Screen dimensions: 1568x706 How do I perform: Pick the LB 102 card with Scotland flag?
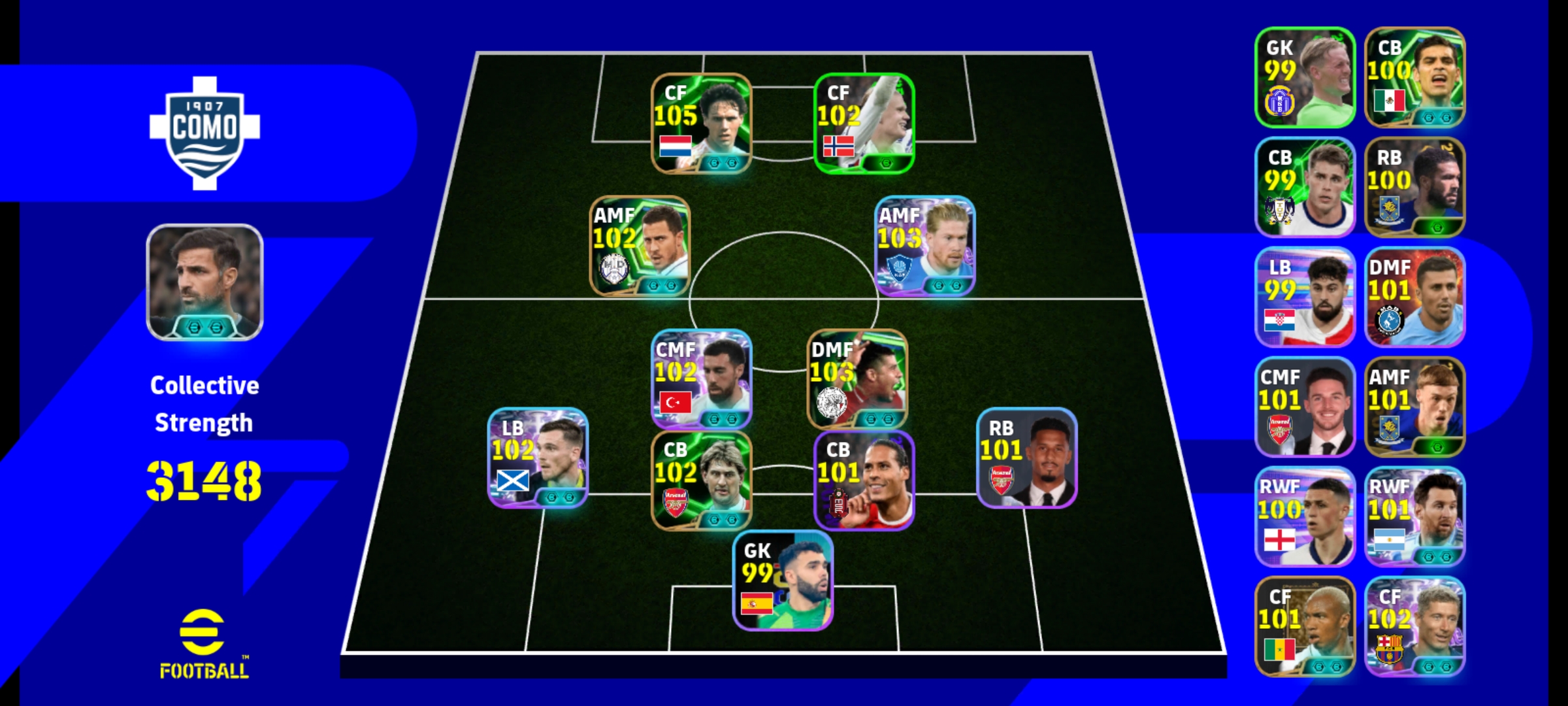click(538, 458)
